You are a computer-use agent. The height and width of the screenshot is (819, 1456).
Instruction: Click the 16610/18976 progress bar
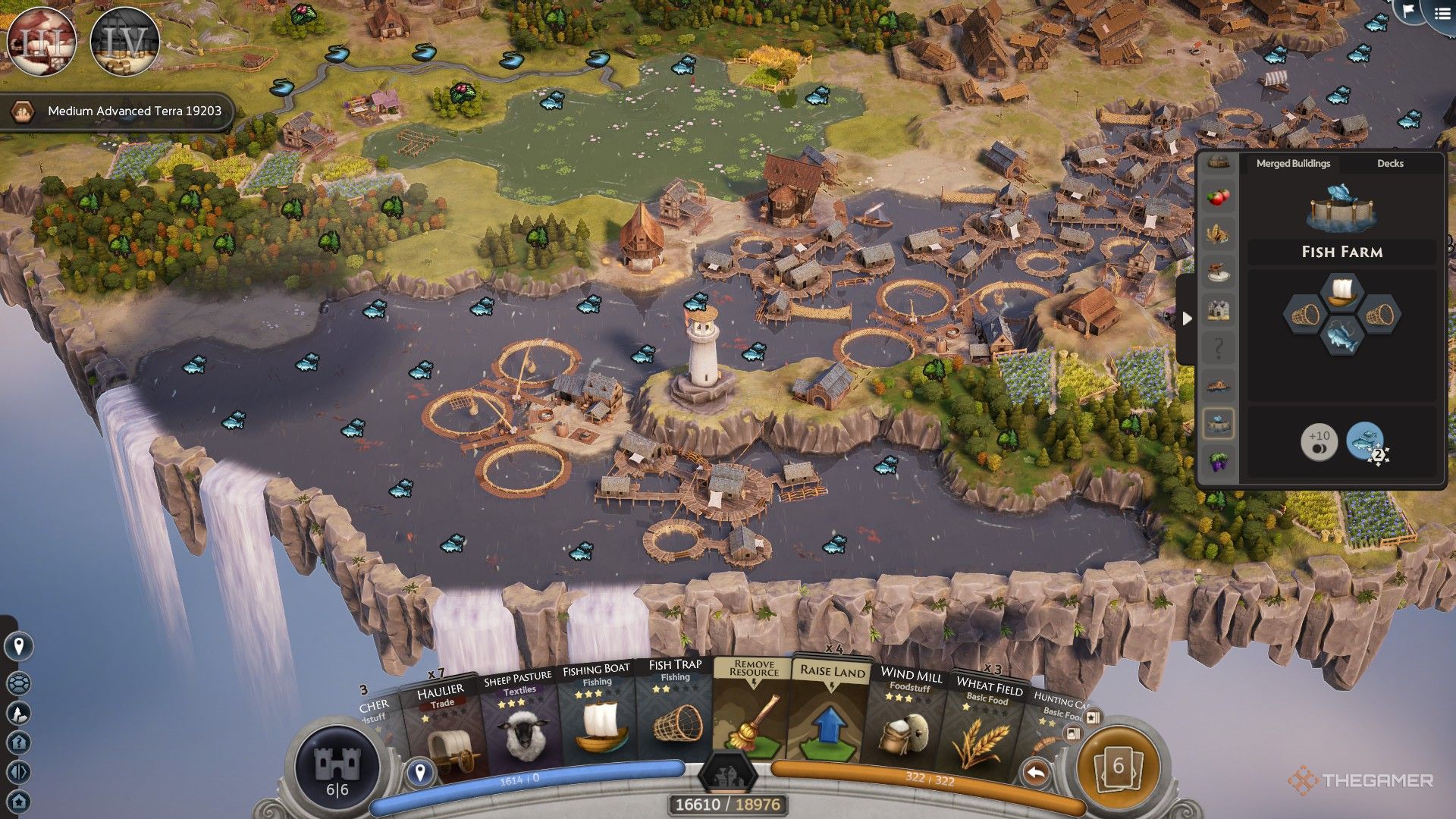(728, 805)
